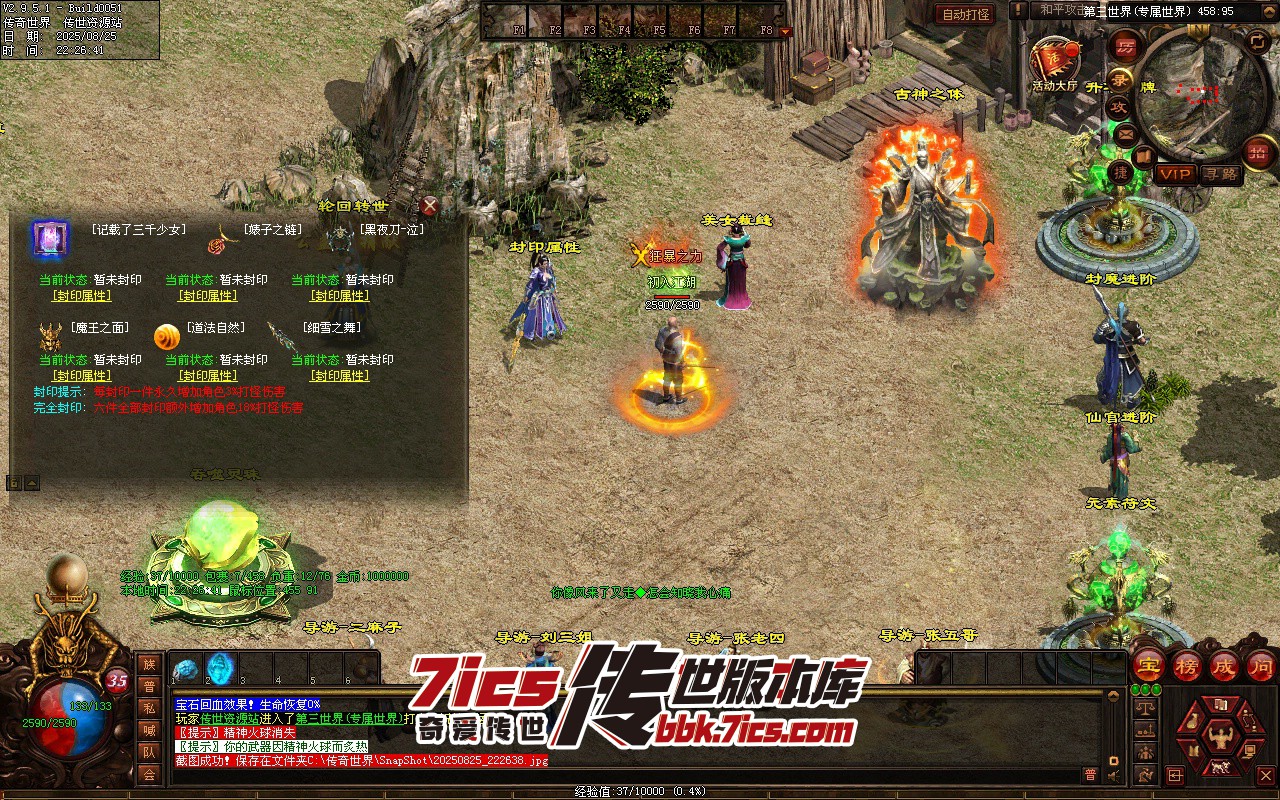Switch to the 私 private chat channel
Image resolution: width=1280 pixels, height=800 pixels.
click(149, 708)
